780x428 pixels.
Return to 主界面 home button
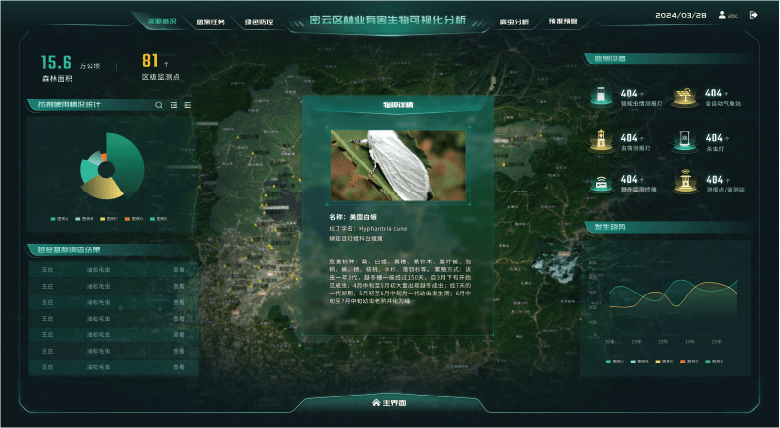point(390,403)
